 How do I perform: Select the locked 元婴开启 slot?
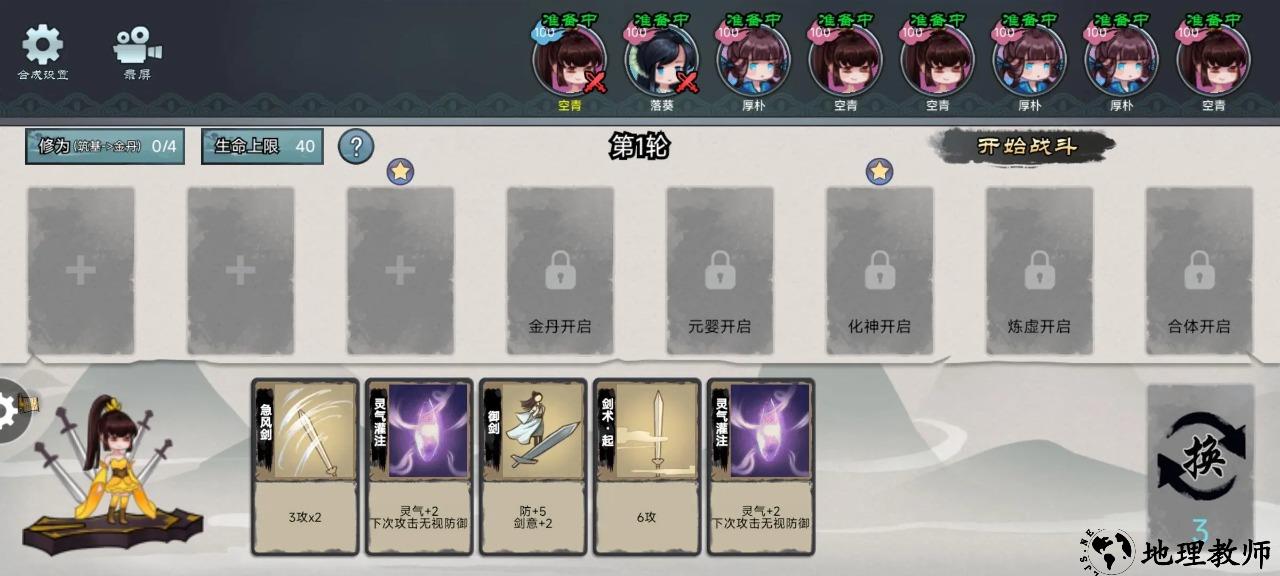[720, 270]
